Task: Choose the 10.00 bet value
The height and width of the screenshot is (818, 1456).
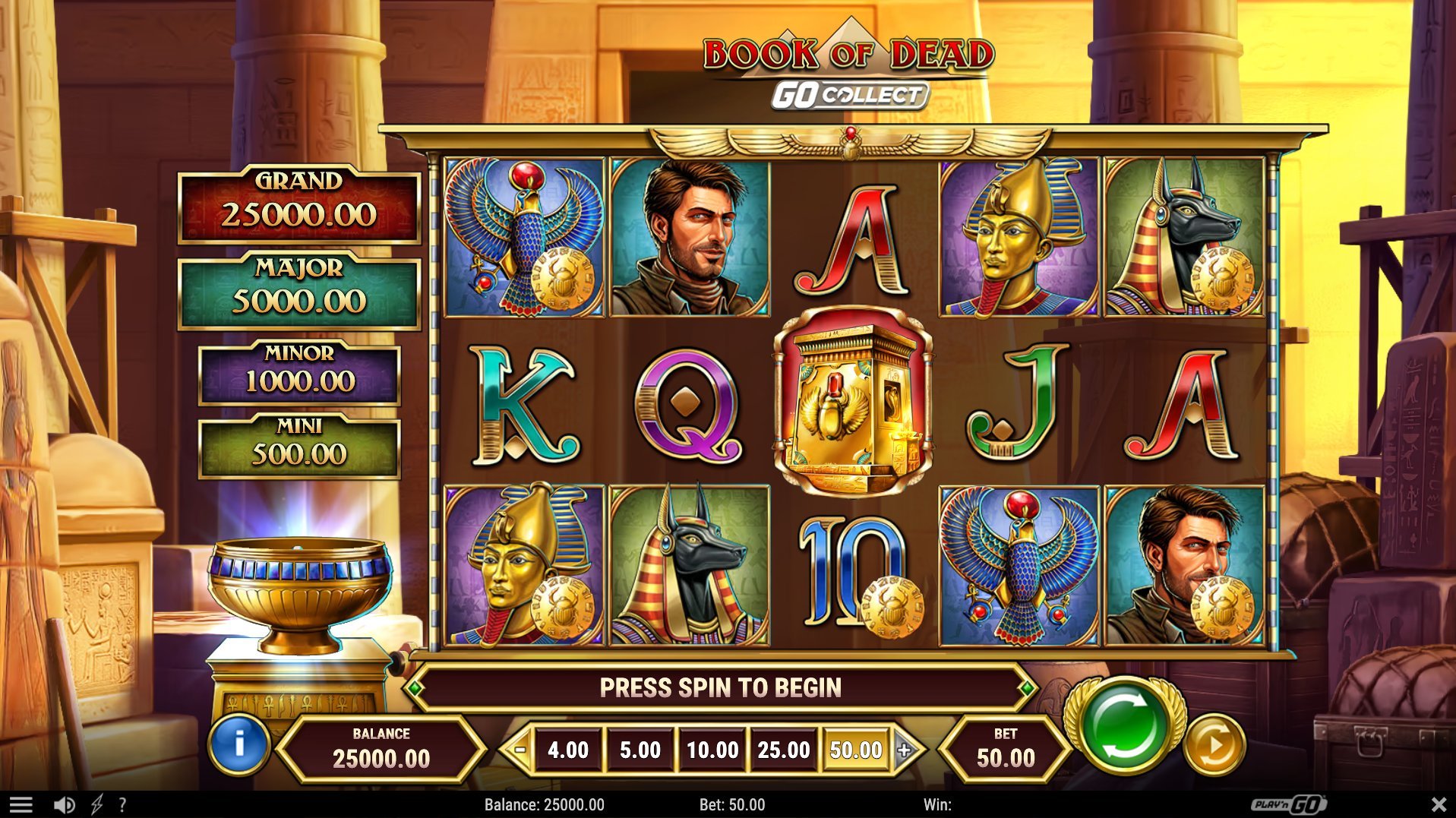Action: [x=712, y=750]
